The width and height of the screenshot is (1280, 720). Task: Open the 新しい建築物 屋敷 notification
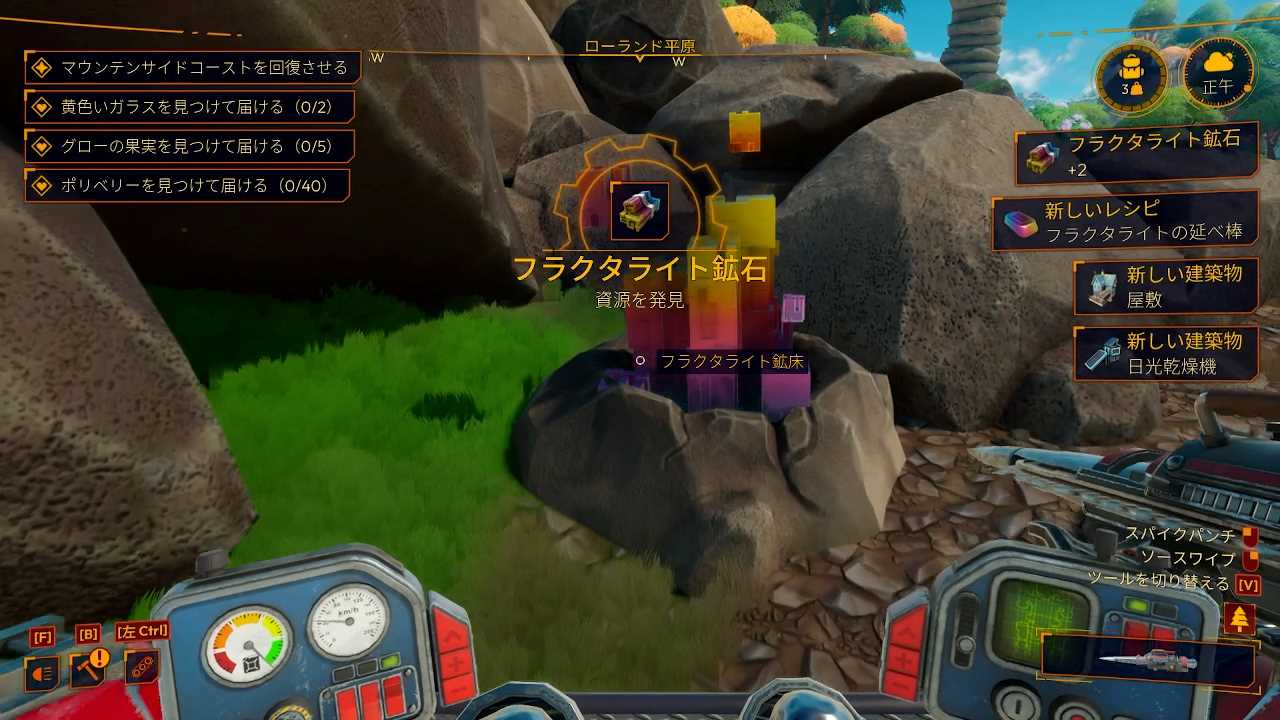point(1165,286)
